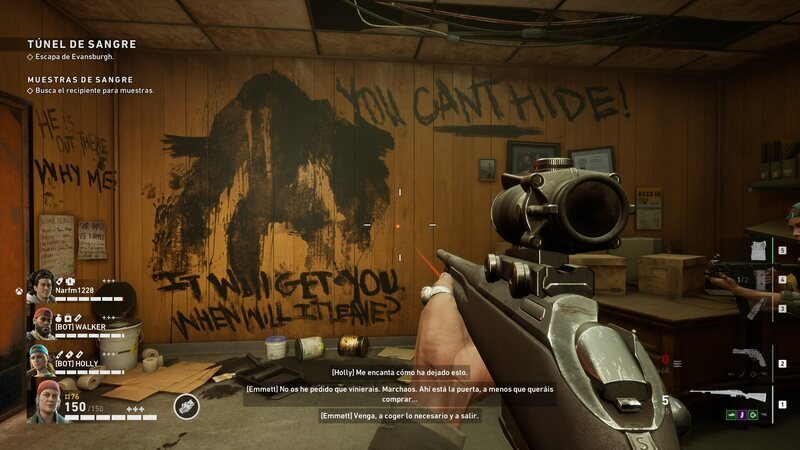Image resolution: width=800 pixels, height=450 pixels.
Task: Click the purple weapon attachment icon
Action: (741, 415)
